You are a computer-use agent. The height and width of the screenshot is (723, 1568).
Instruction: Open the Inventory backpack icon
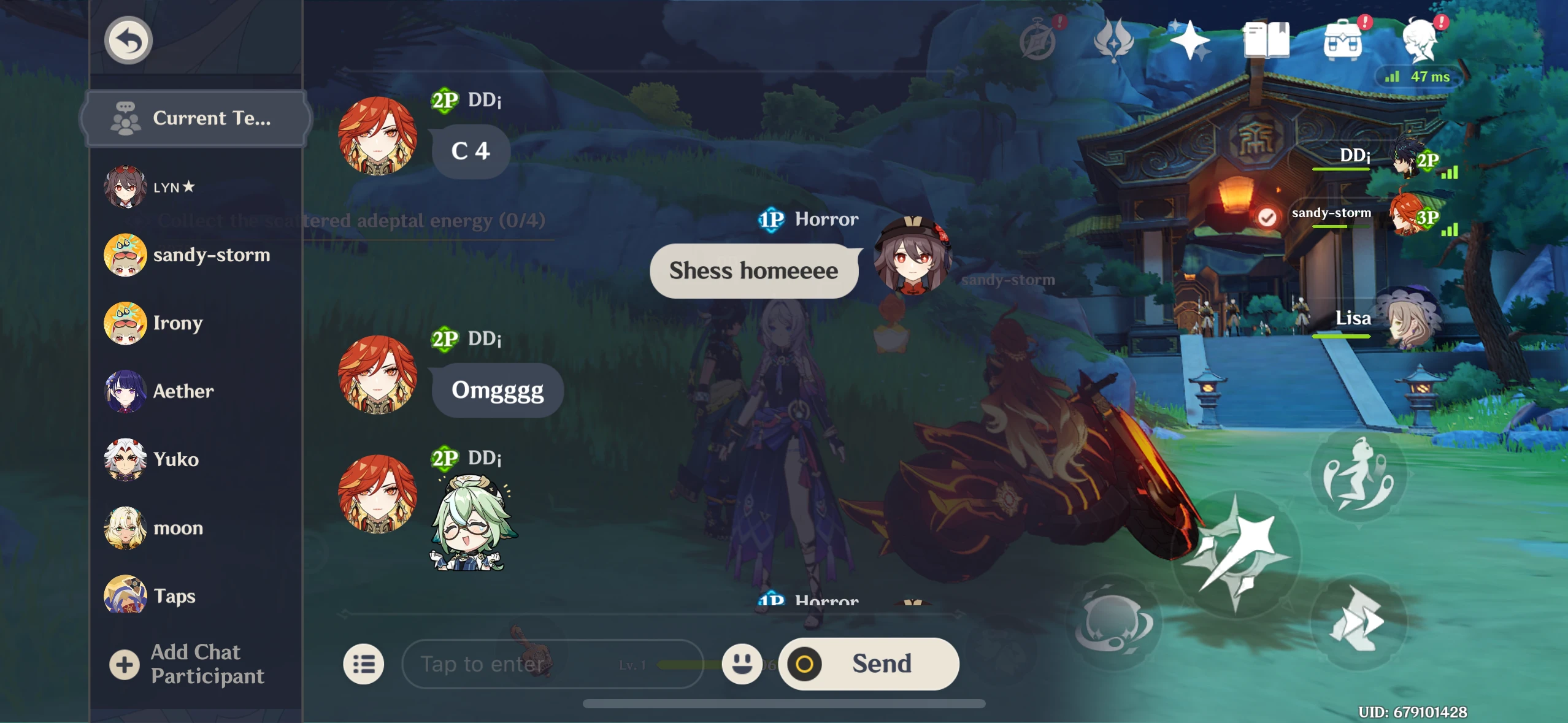tap(1343, 39)
